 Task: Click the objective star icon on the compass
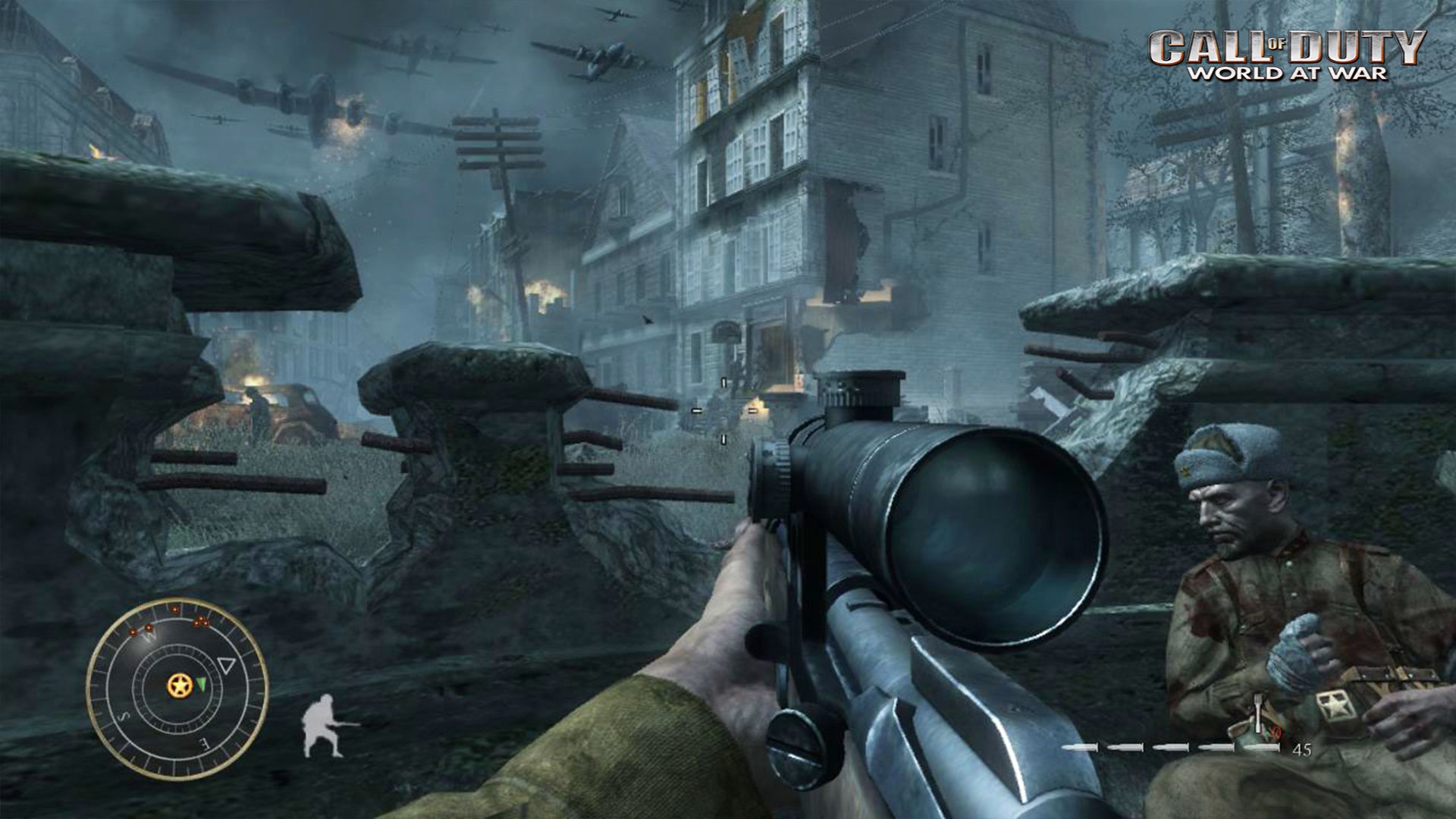(180, 686)
